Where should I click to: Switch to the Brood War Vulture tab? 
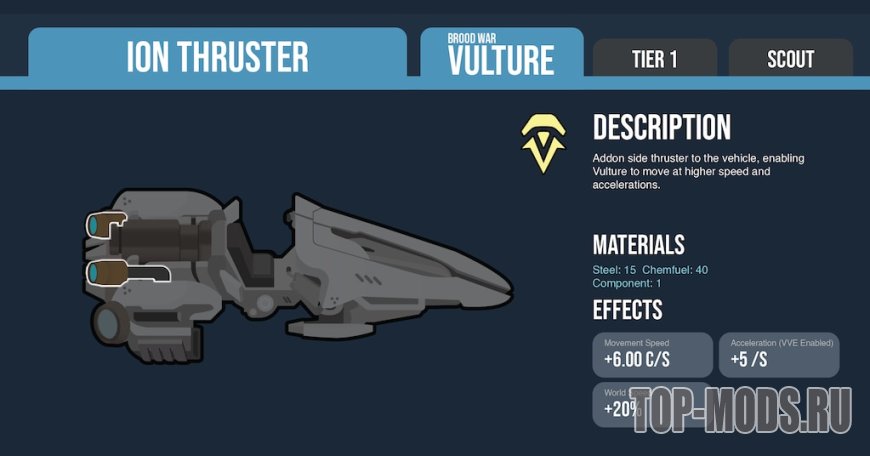click(x=501, y=53)
